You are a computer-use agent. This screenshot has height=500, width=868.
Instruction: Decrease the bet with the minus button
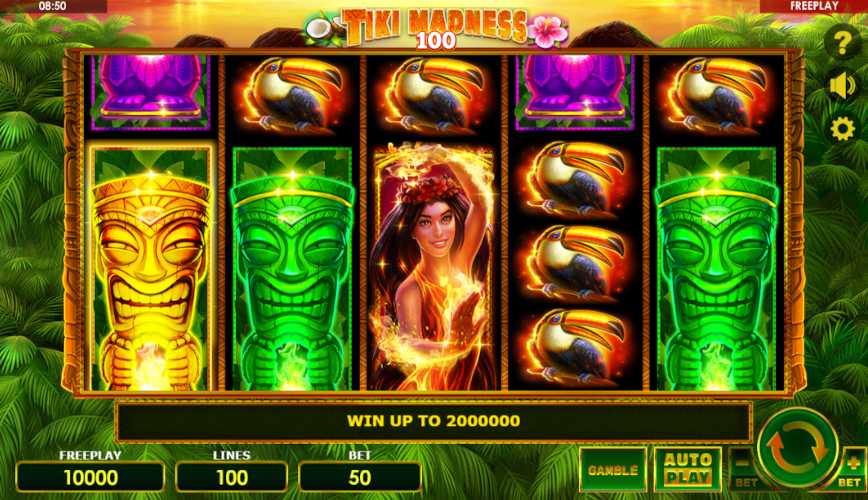point(743,465)
